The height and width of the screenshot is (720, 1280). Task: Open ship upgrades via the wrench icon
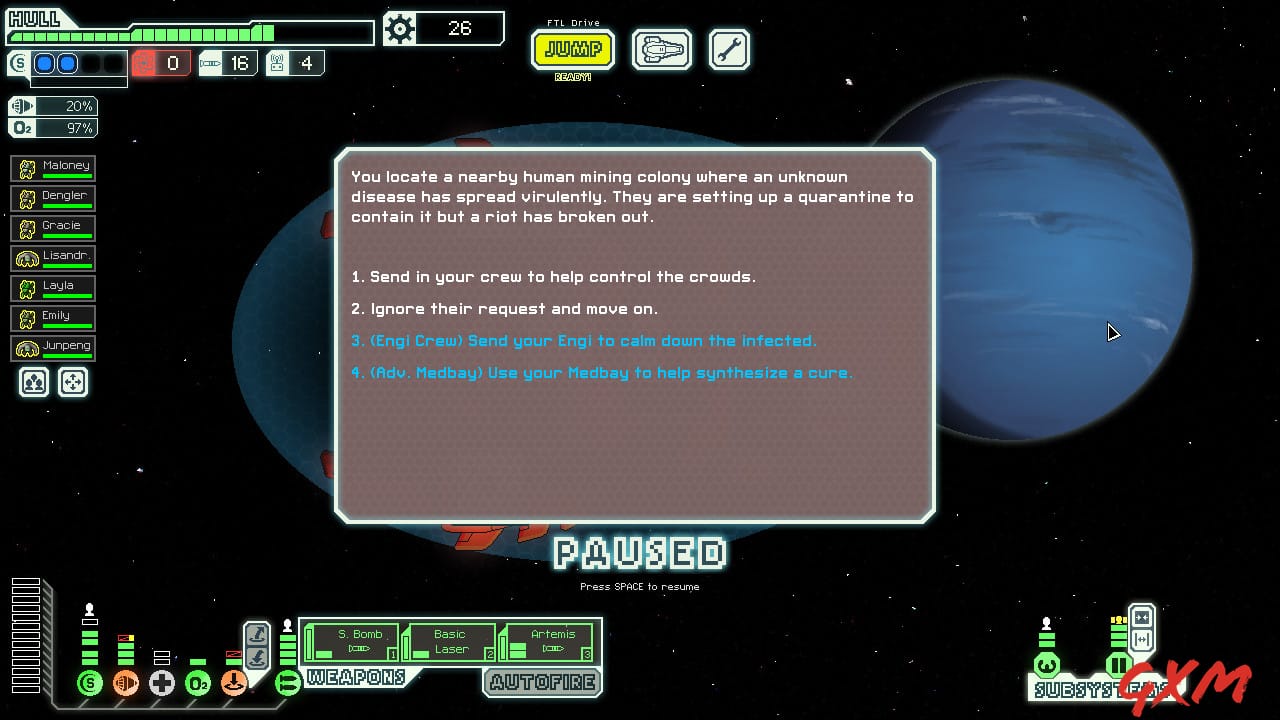[729, 49]
